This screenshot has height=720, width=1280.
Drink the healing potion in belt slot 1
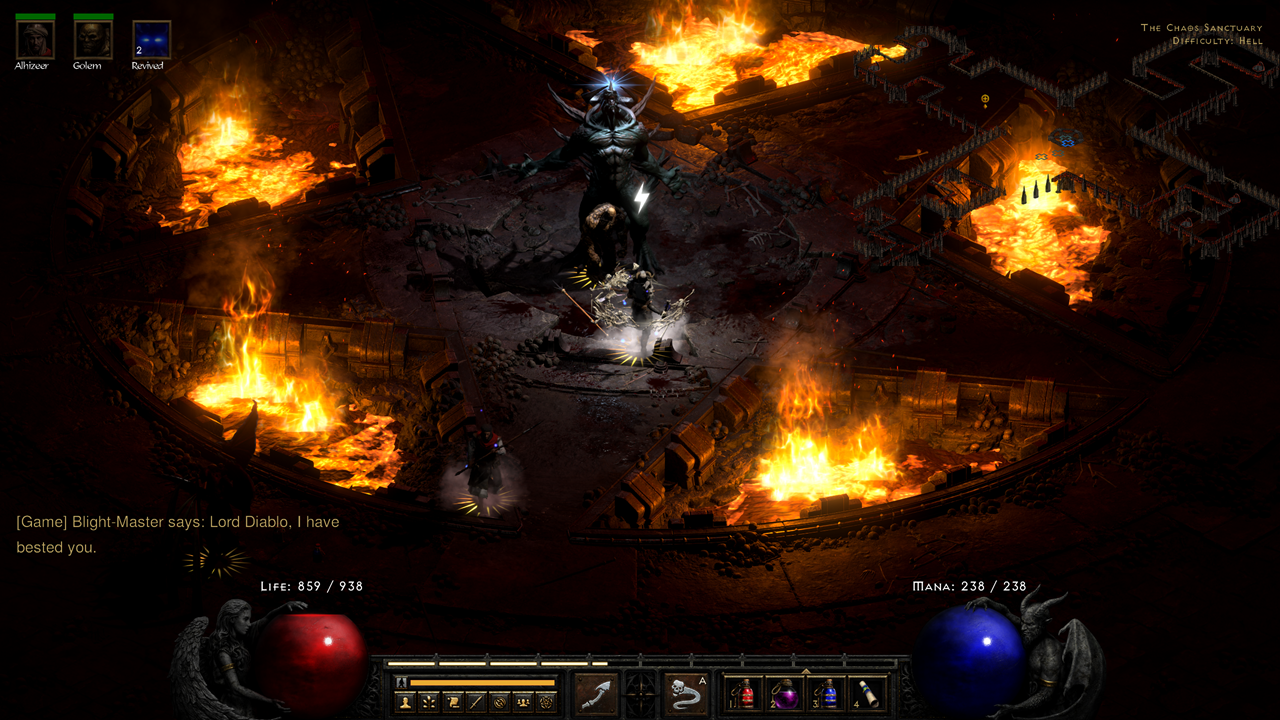point(744,695)
